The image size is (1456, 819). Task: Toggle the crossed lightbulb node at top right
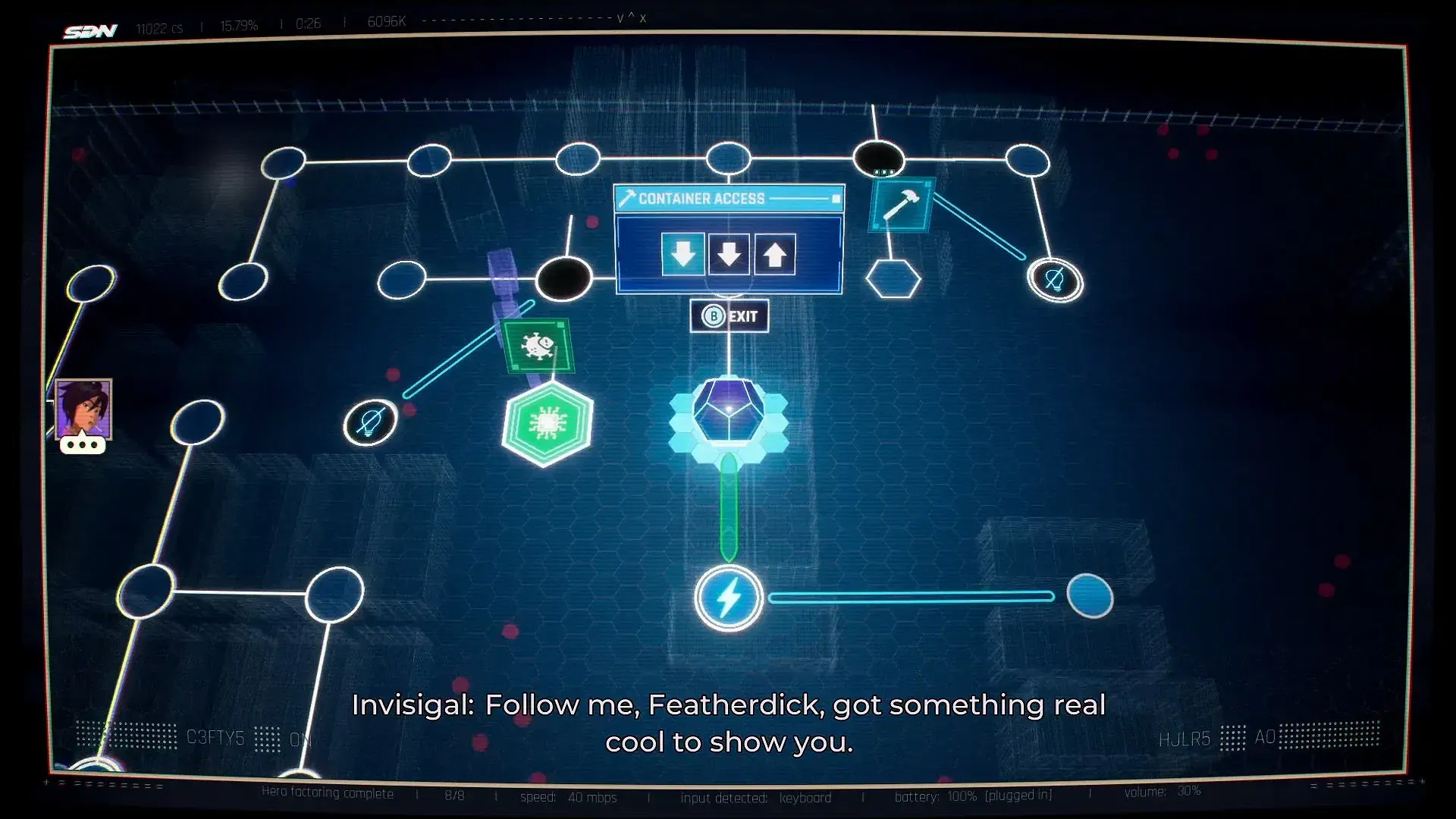(1055, 279)
